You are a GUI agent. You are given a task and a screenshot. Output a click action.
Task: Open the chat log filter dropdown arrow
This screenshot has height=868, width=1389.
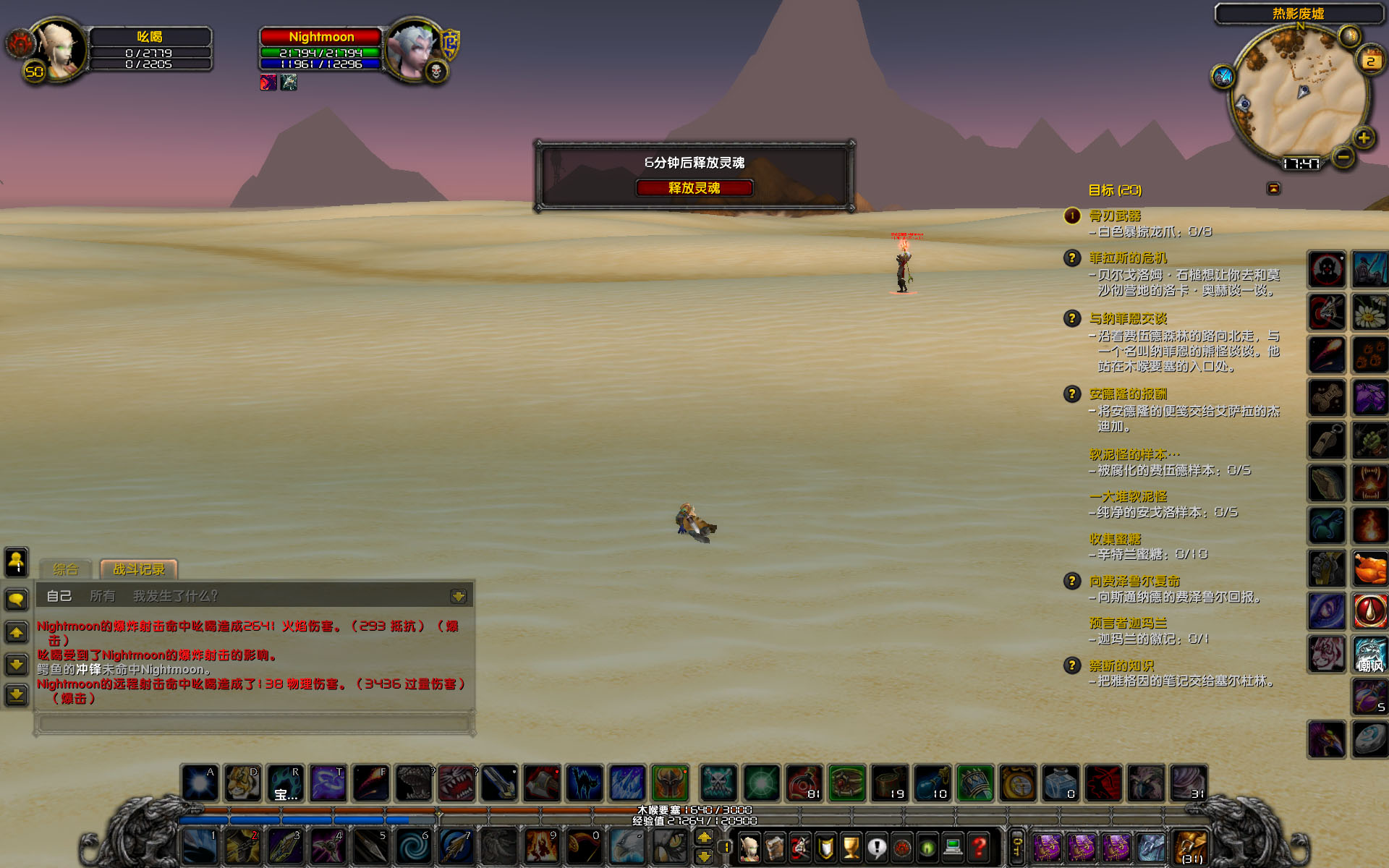458,596
